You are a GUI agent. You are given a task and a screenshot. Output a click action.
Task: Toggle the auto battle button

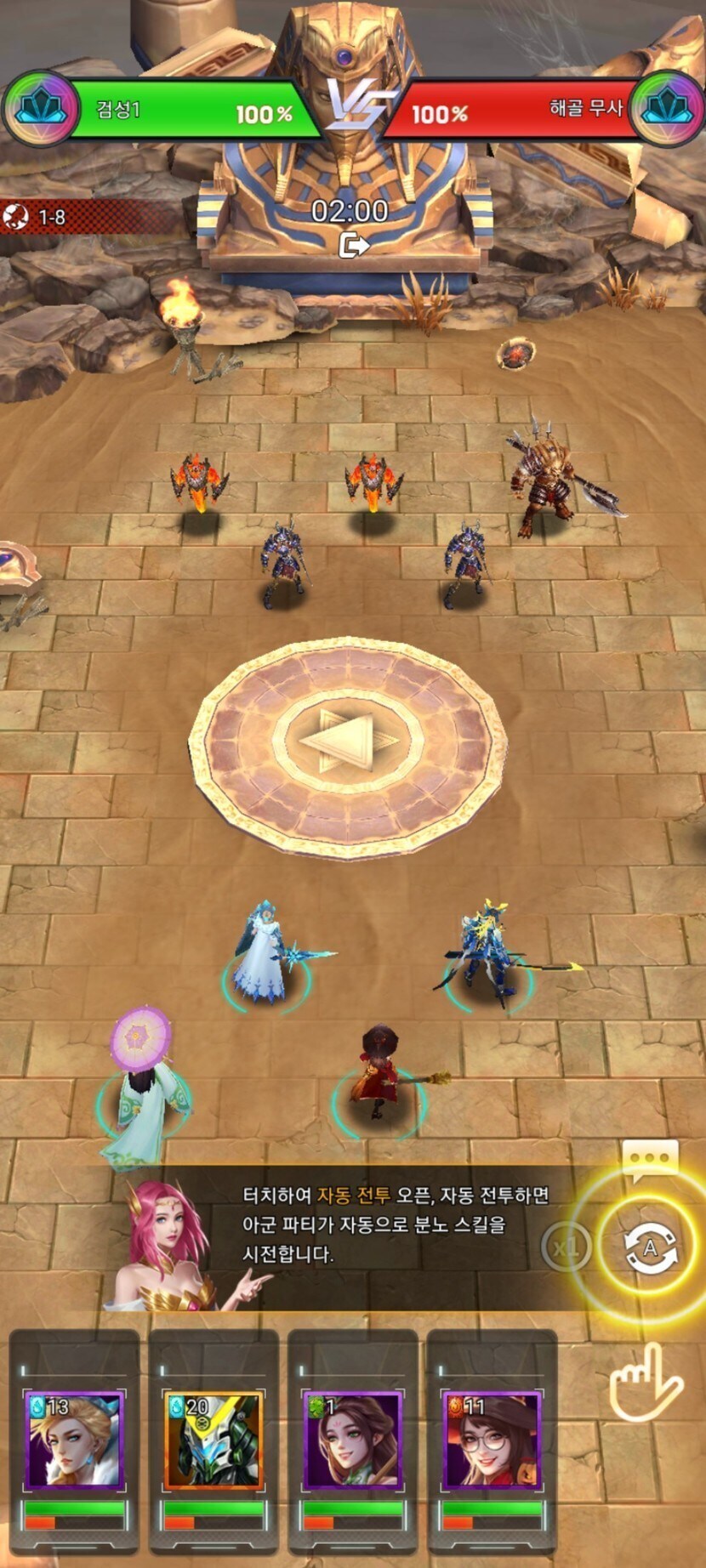click(x=651, y=1247)
